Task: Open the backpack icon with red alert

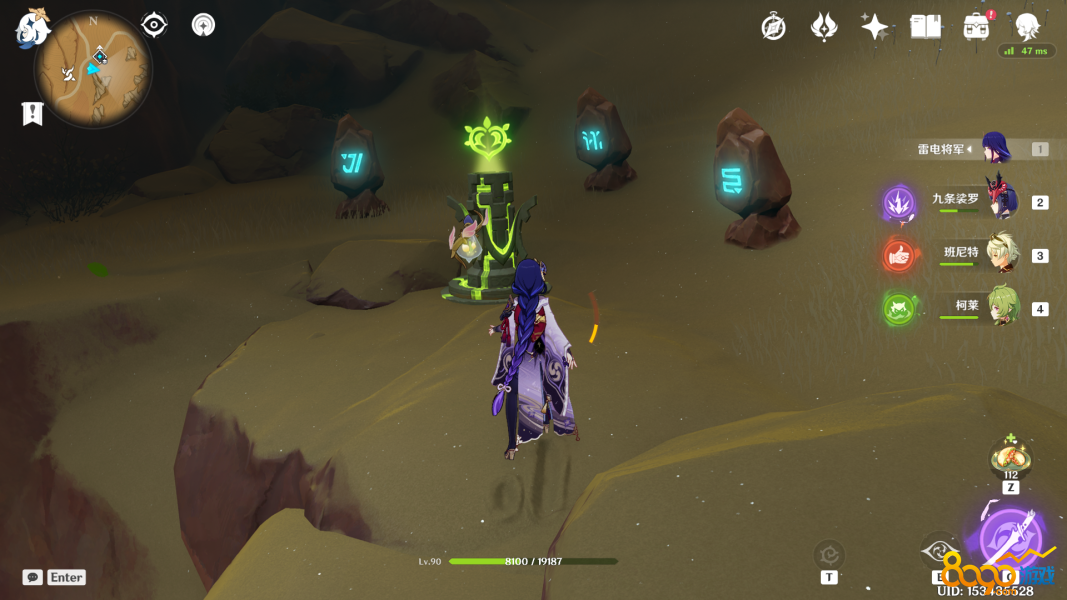Action: tap(976, 27)
